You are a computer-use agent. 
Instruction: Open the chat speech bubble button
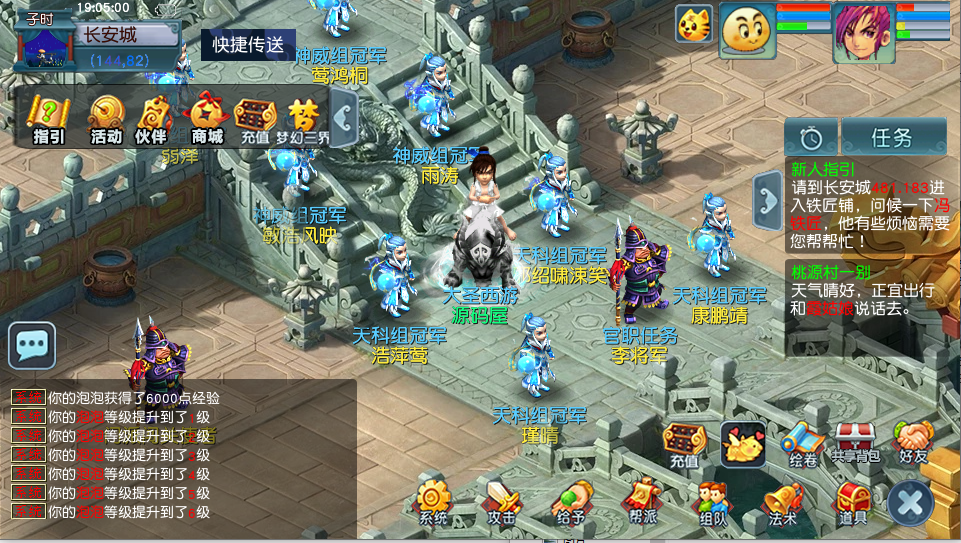pos(32,346)
